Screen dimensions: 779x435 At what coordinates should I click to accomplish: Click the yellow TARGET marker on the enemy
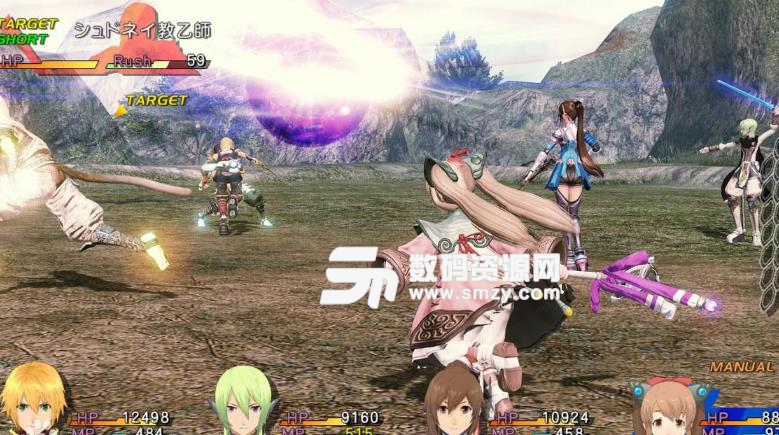click(x=152, y=101)
